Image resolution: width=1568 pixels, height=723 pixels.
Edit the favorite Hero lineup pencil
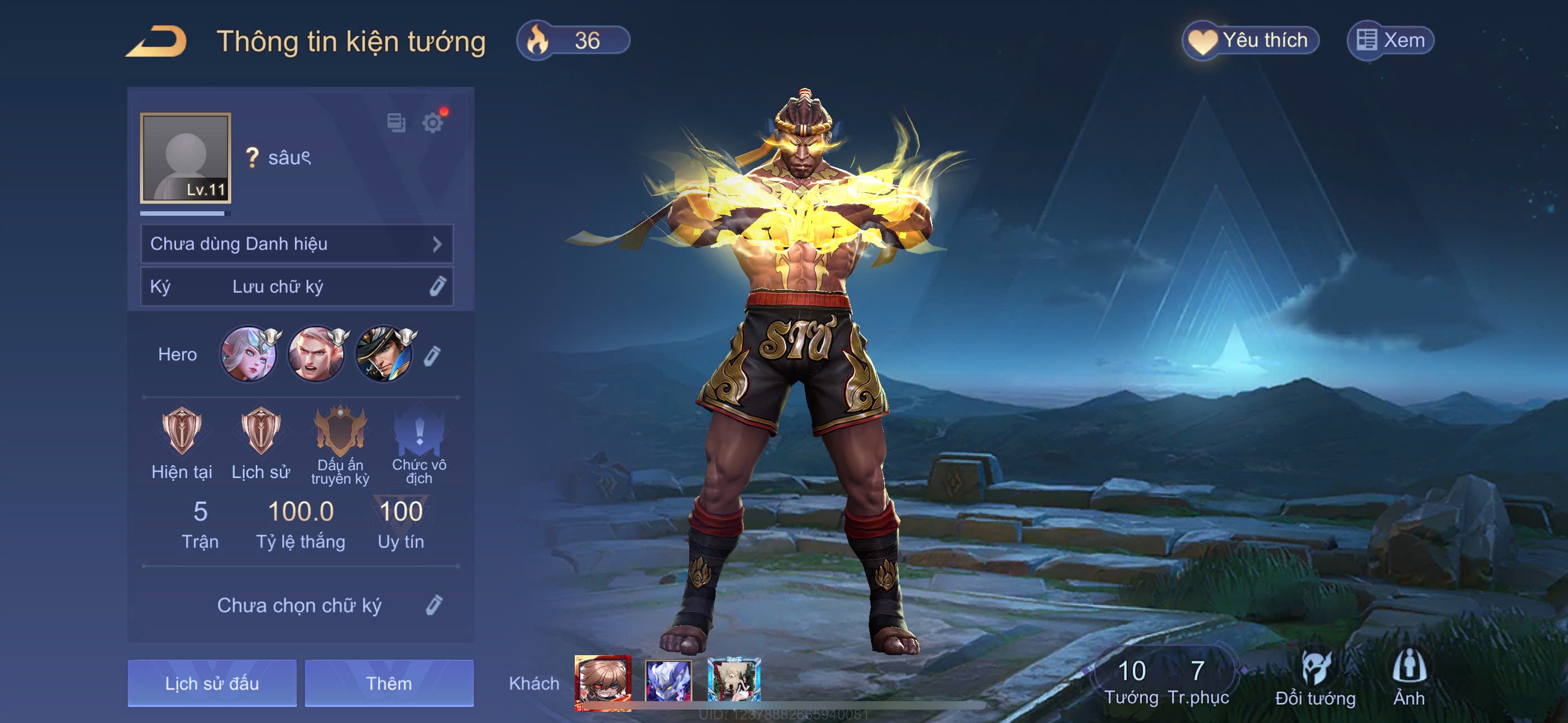point(432,355)
